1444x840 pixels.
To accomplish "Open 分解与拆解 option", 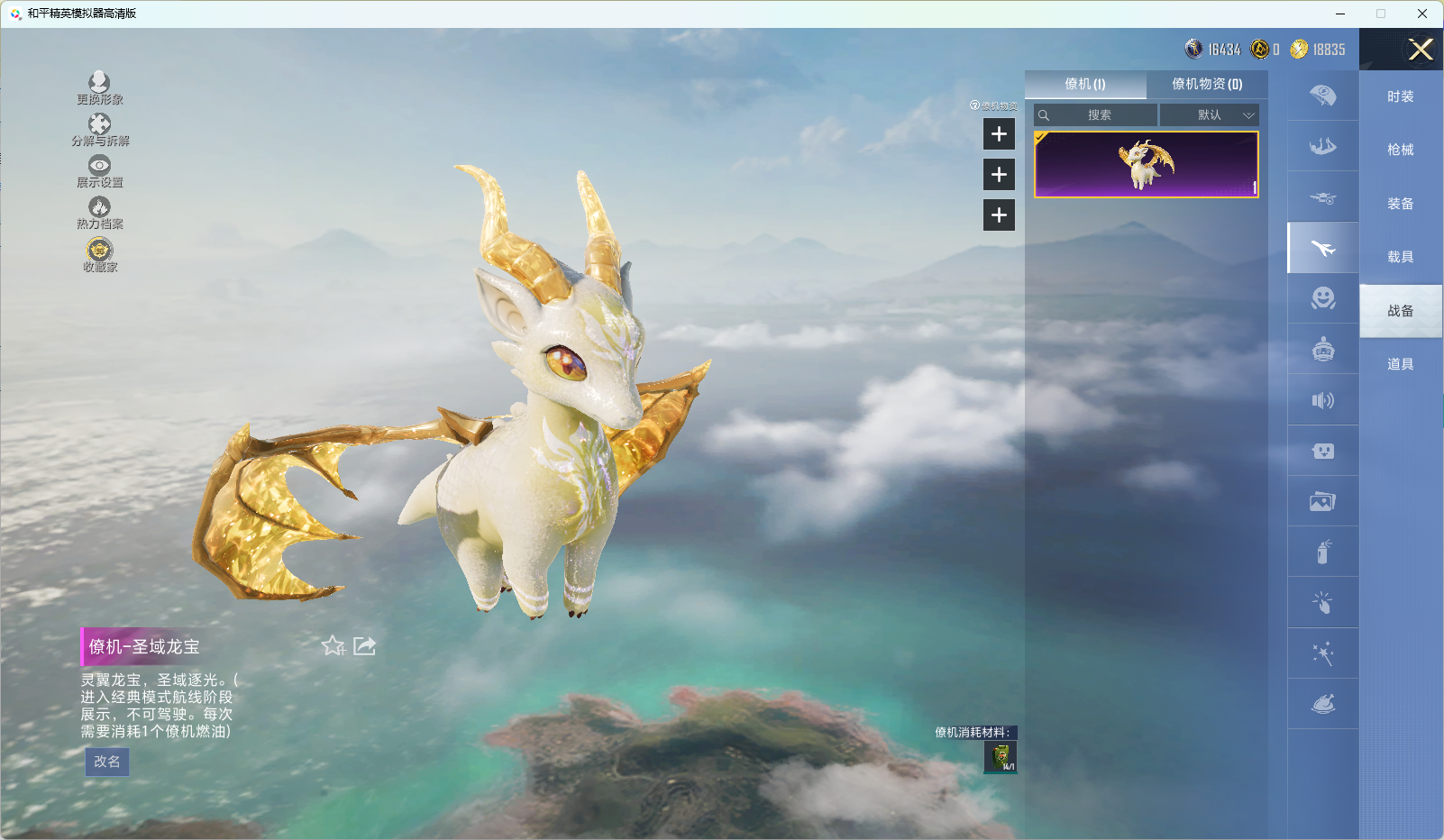I will (100, 130).
